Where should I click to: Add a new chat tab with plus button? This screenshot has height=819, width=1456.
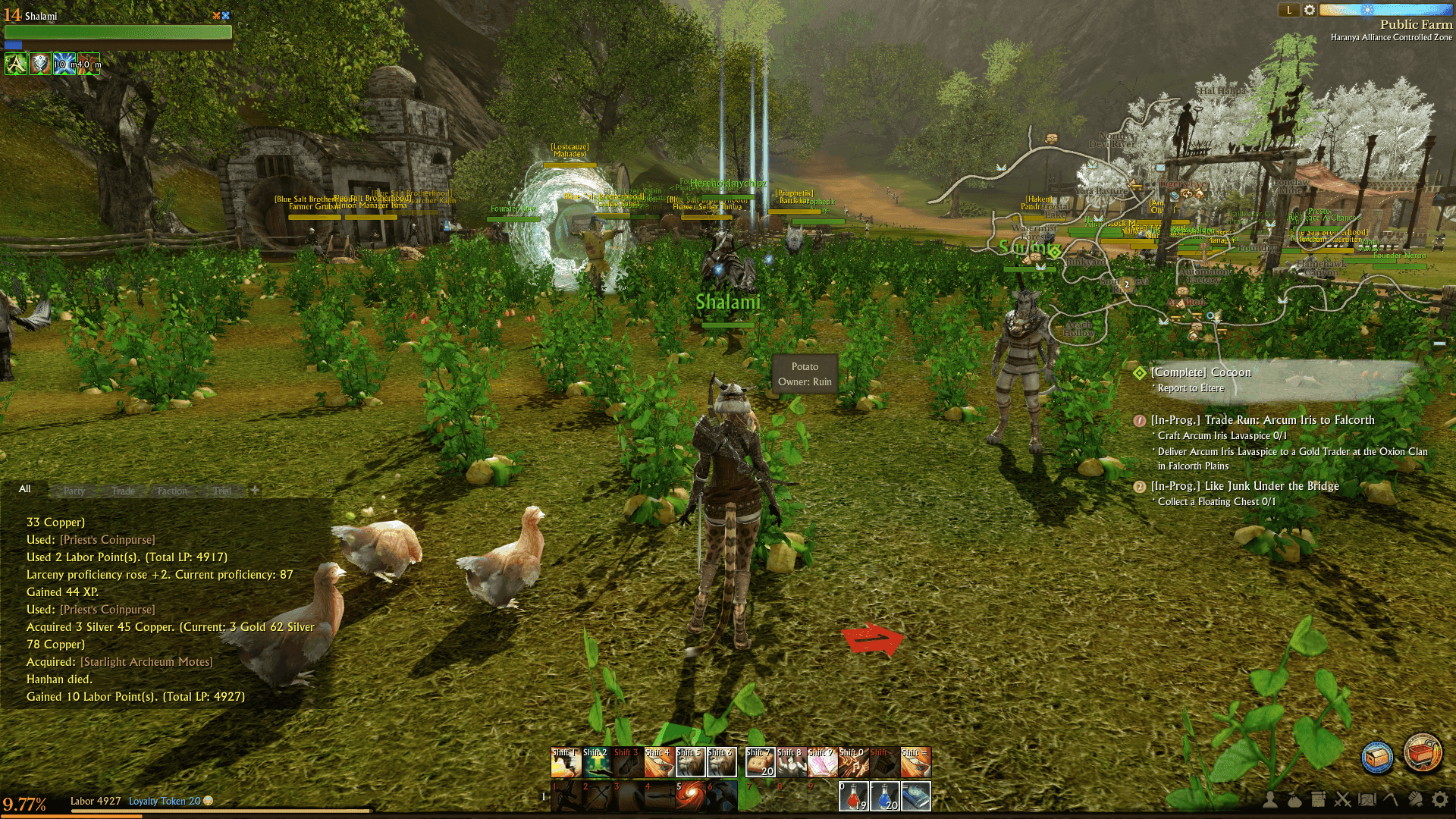255,490
